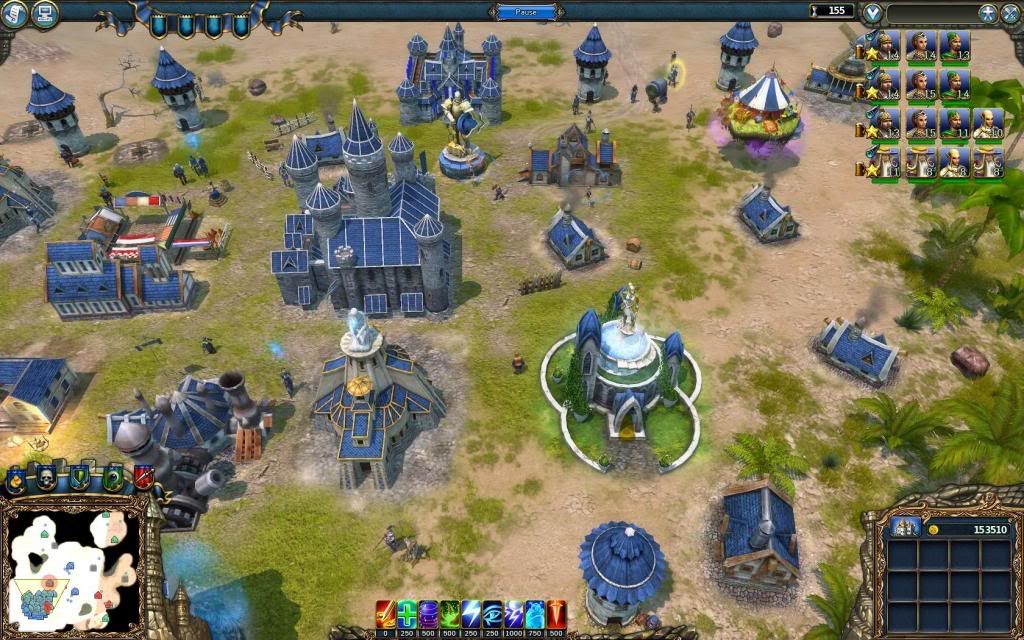Activate the red sword spell costing 0

pos(385,613)
